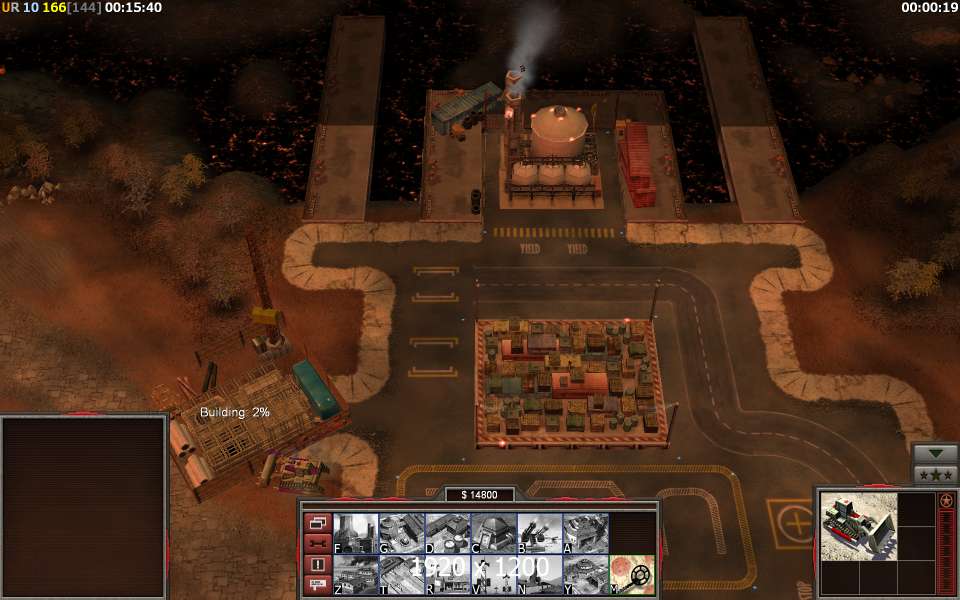Select the tower build icon labeled V
Screen dimensions: 960x600
[x=493, y=575]
